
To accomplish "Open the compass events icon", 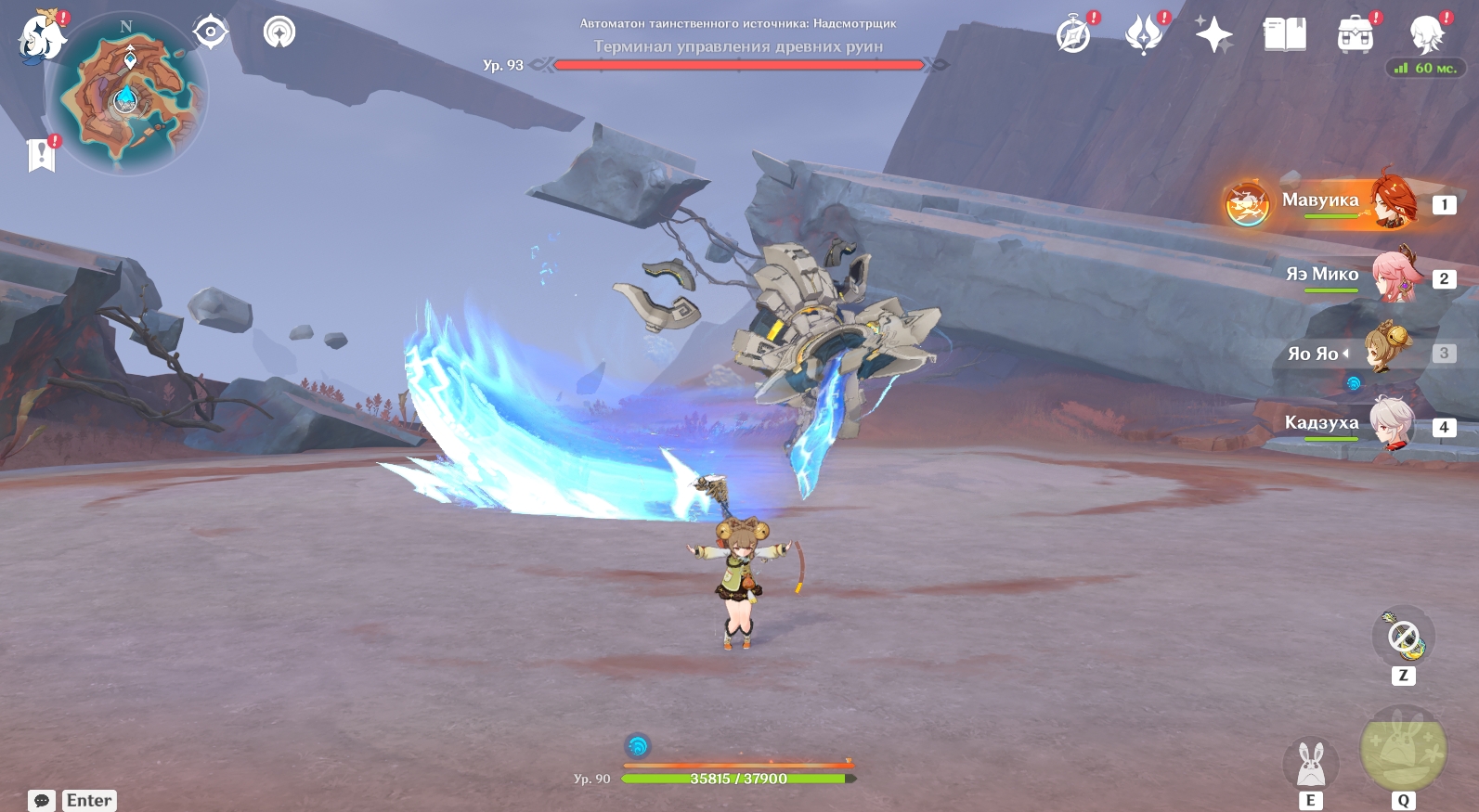I will tap(1074, 35).
